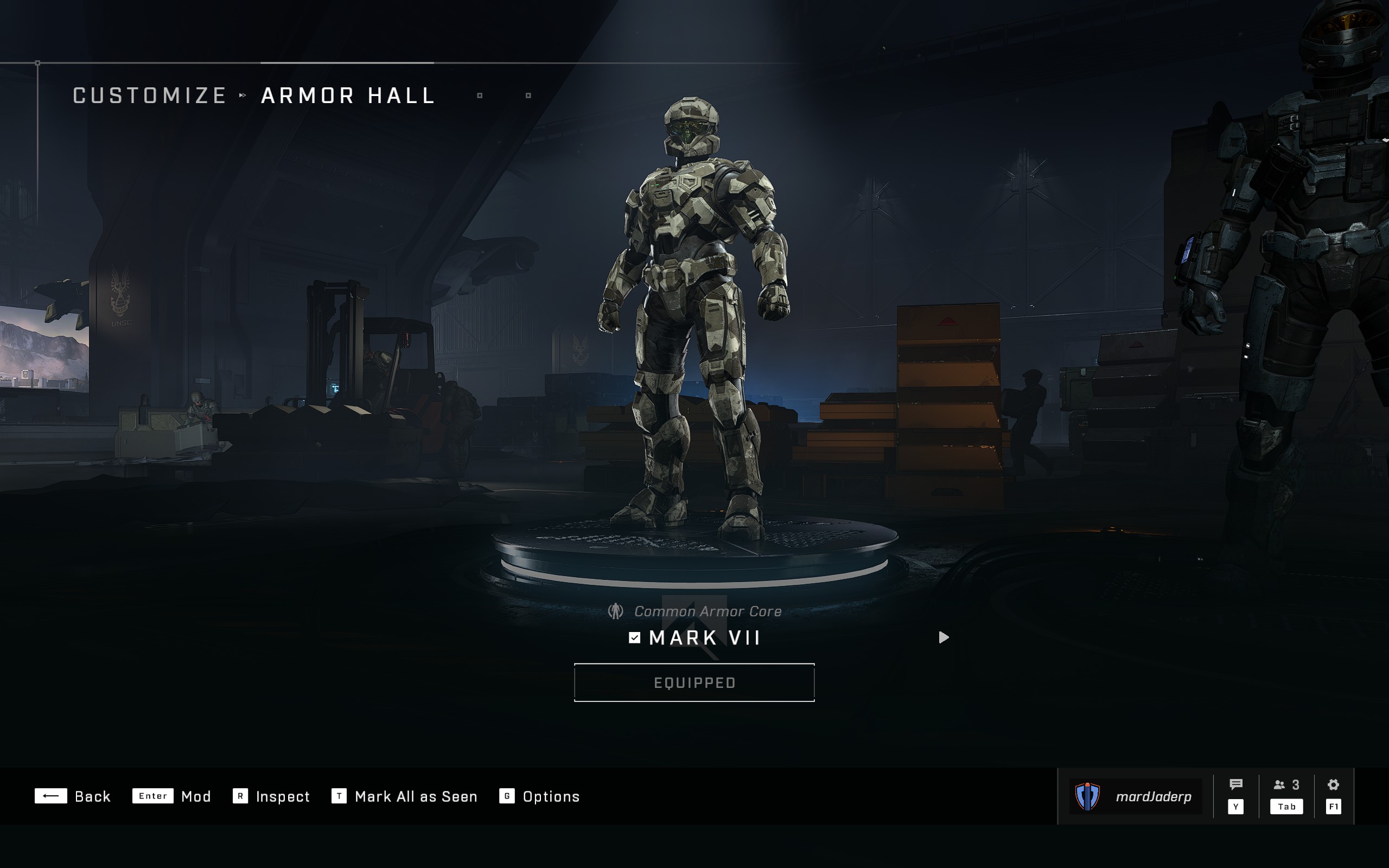Inspect the Mark VII armor core
The width and height of the screenshot is (1389, 868).
pos(271,796)
